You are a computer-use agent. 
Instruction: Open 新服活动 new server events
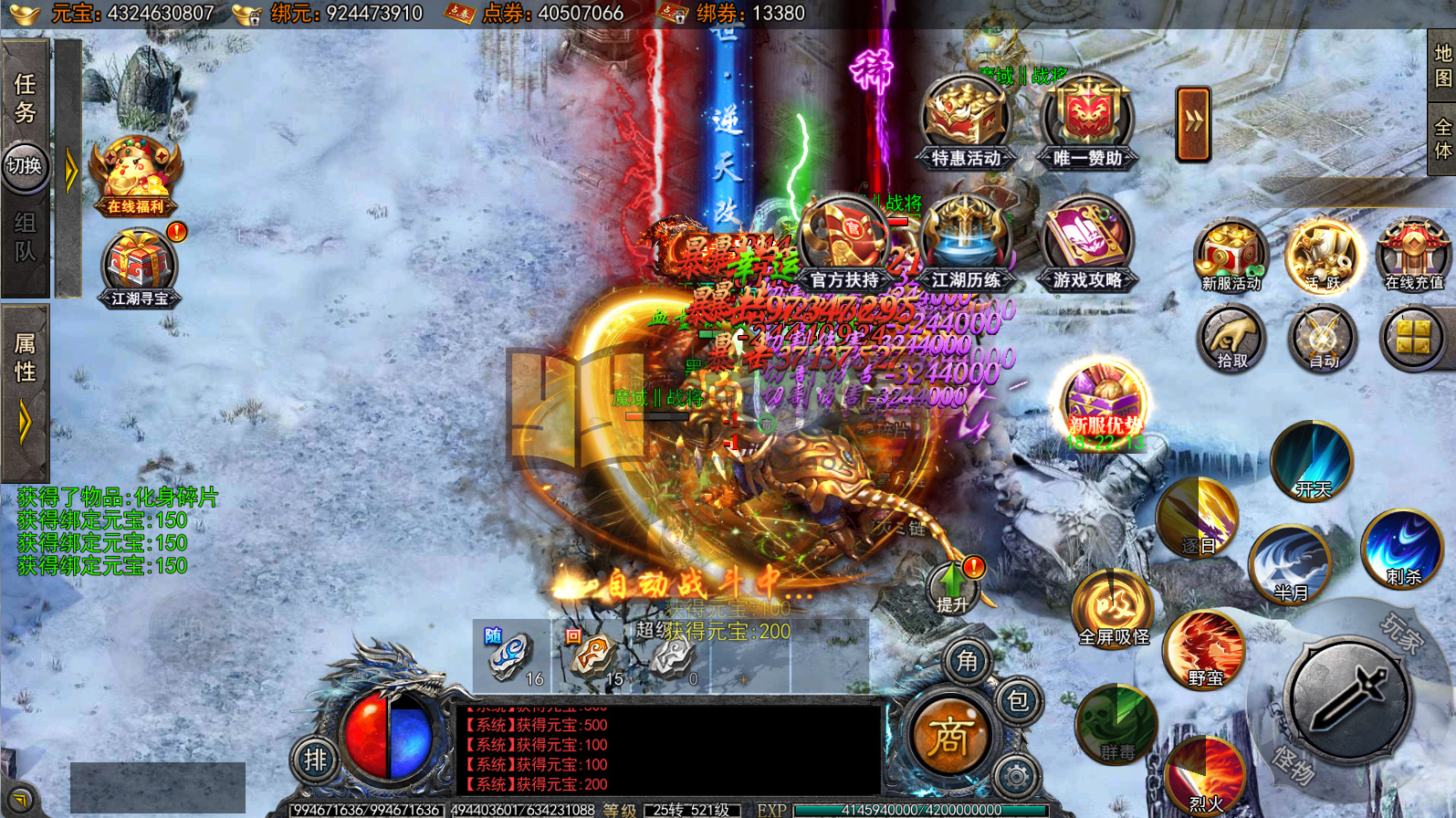[1231, 256]
